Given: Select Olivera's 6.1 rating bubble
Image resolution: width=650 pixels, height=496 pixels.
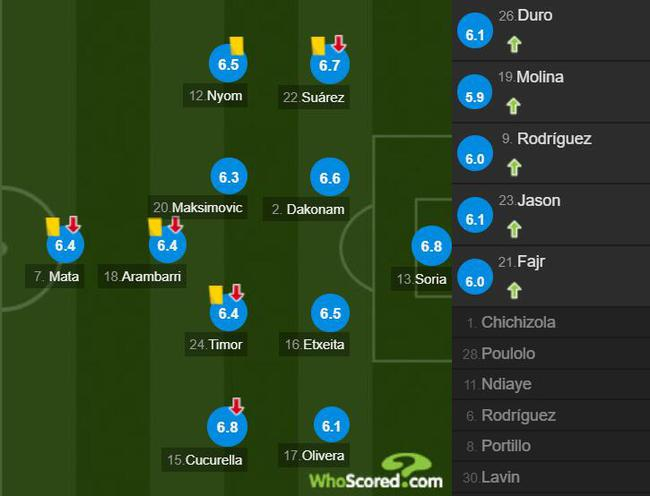Looking at the screenshot, I should pyautogui.click(x=330, y=427).
